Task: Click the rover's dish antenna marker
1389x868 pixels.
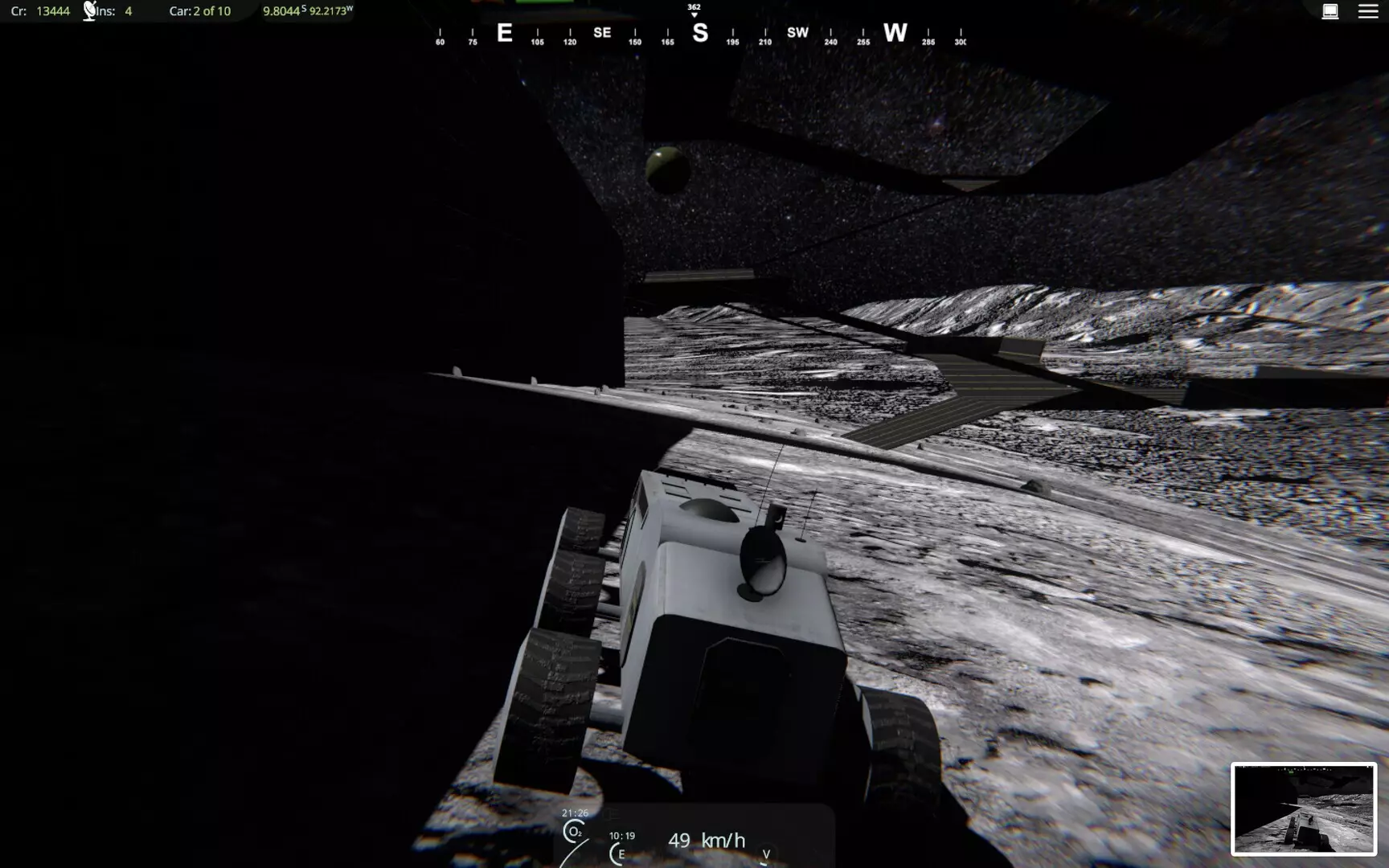Action: click(x=762, y=563)
